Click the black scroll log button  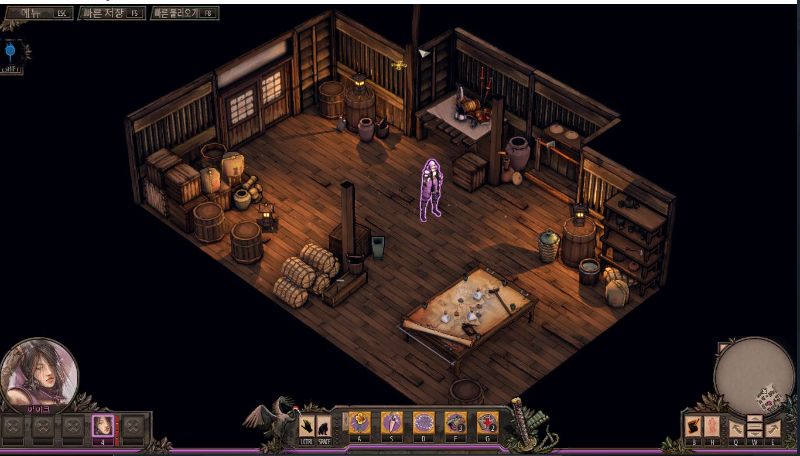click(x=694, y=427)
